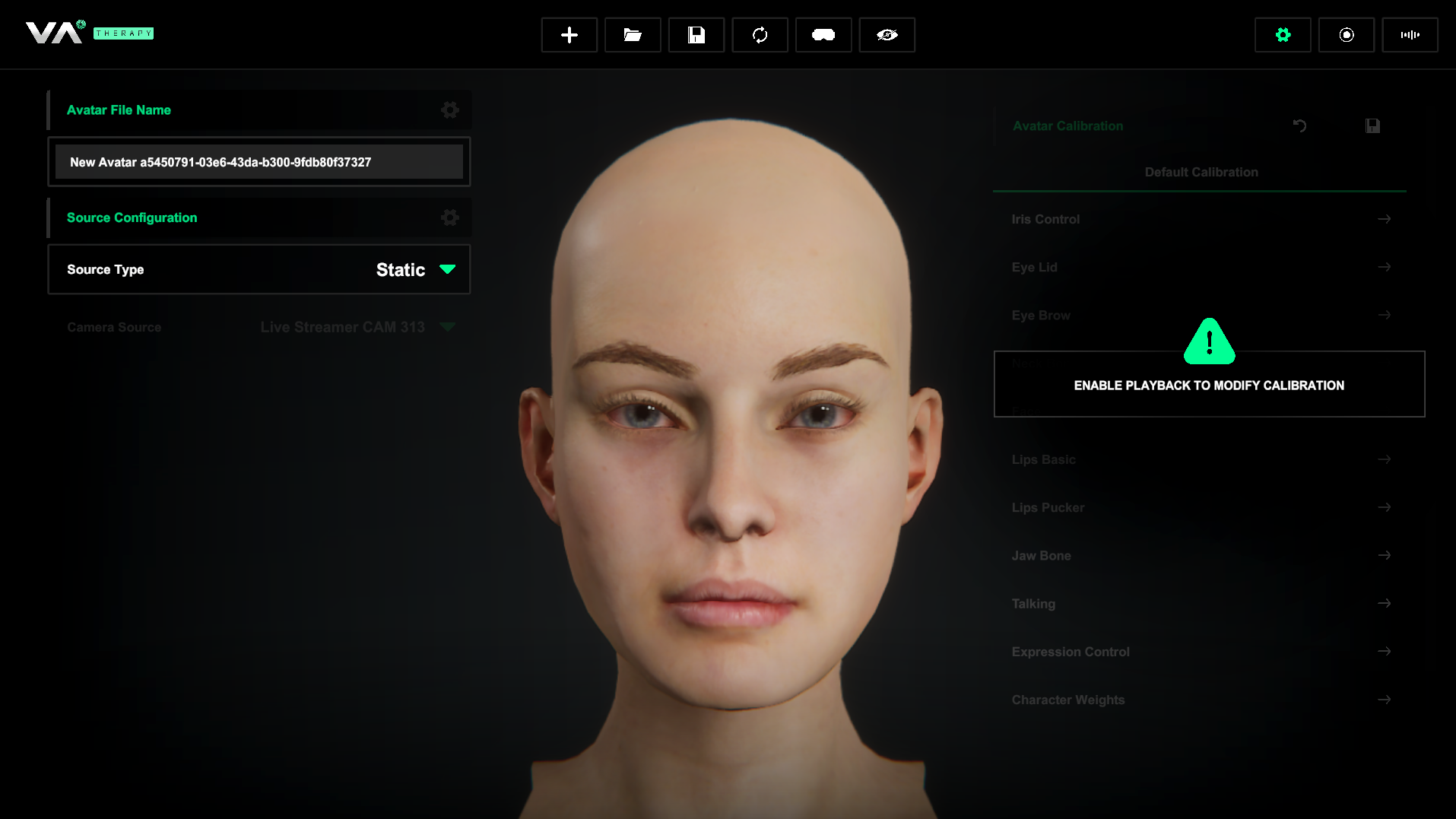Click the gear beside Source Configuration
The width and height of the screenshot is (1456, 819).
(449, 218)
